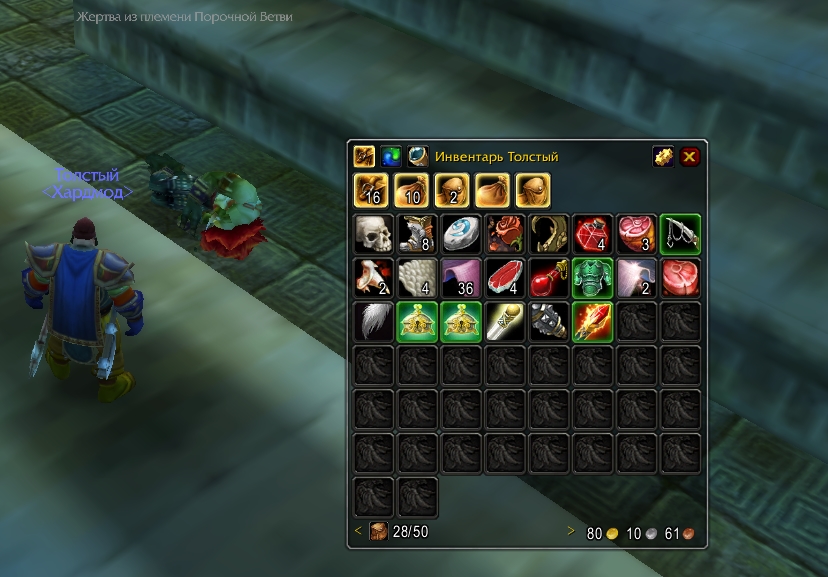Click the right arrow beside the gold amount
The height and width of the screenshot is (577, 828).
click(x=572, y=532)
